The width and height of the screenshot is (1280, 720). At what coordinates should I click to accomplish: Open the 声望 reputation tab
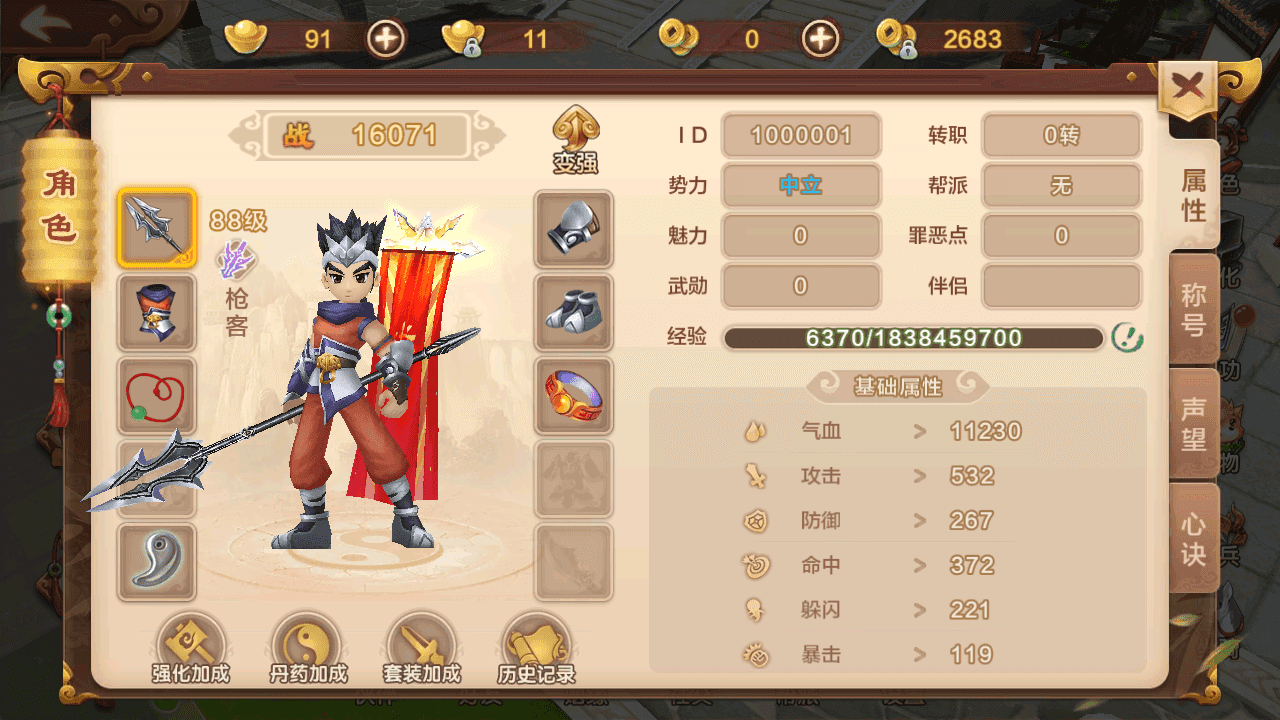click(1194, 424)
